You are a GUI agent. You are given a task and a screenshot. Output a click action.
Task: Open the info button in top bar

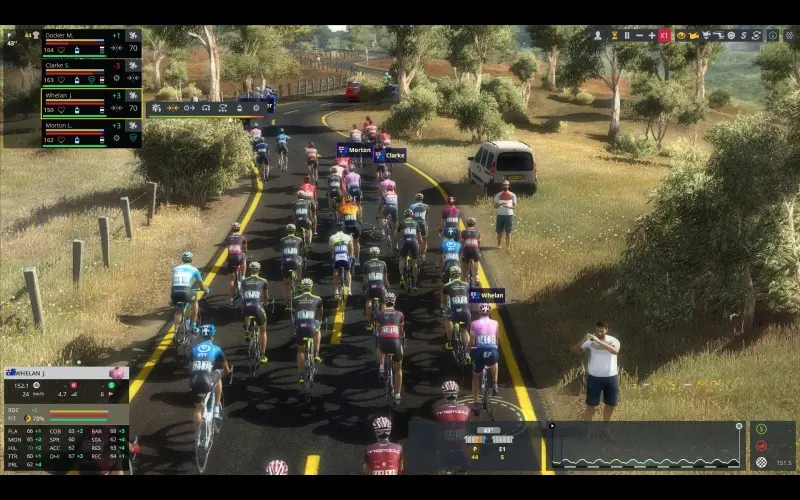(772, 35)
